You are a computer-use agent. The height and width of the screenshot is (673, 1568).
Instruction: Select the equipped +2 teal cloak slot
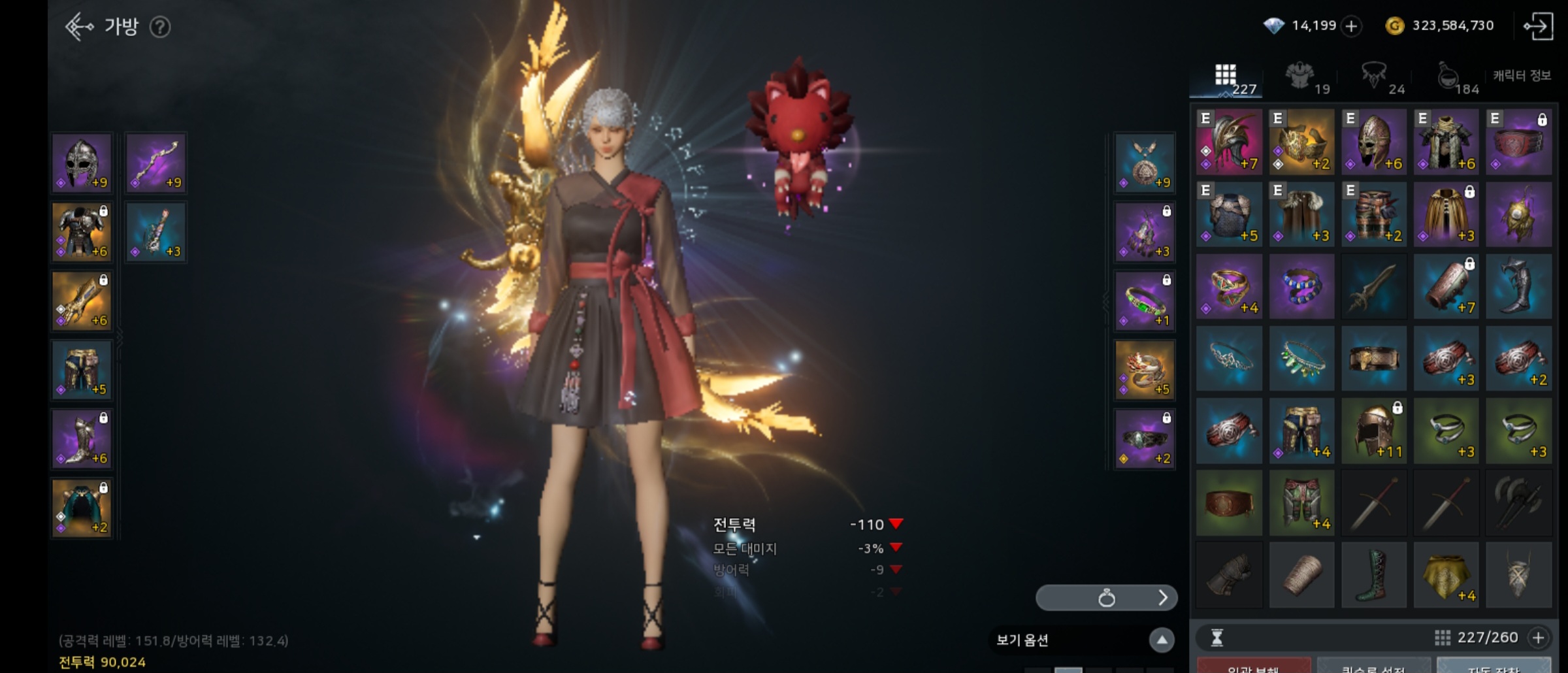[x=82, y=508]
